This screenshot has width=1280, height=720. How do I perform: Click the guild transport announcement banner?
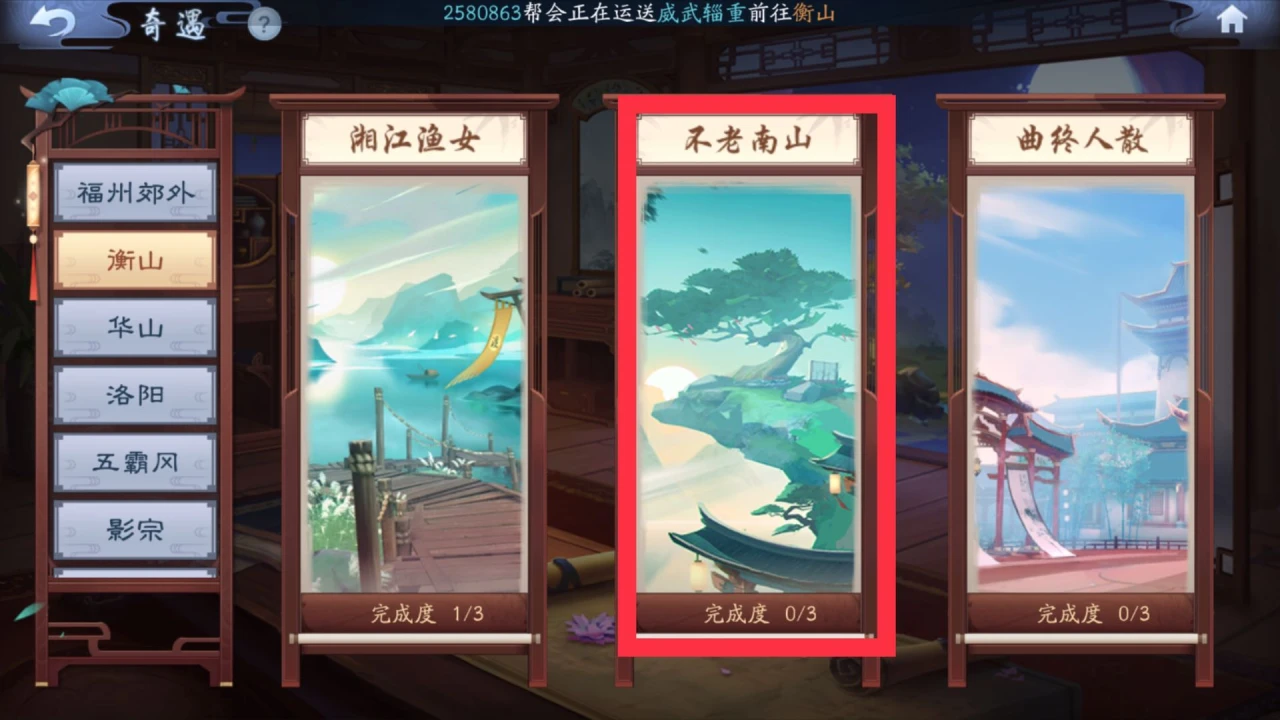coord(640,15)
